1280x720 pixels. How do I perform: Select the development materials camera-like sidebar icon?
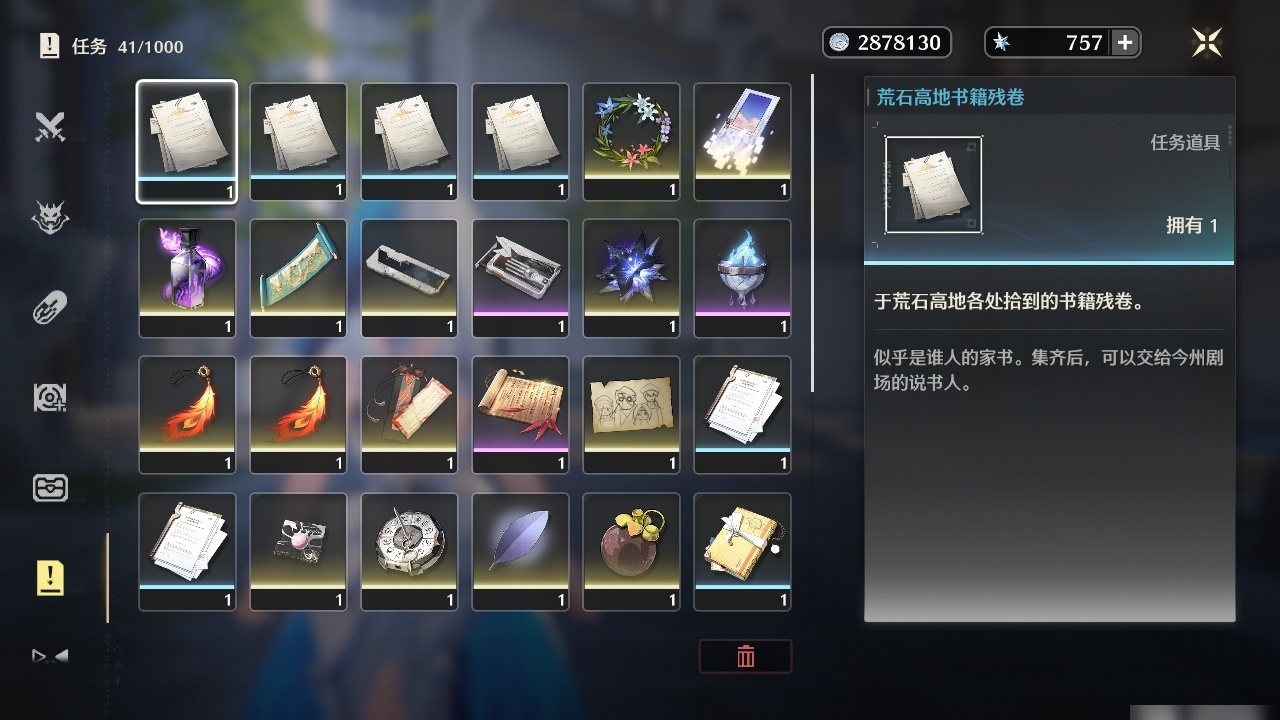pyautogui.click(x=50, y=397)
